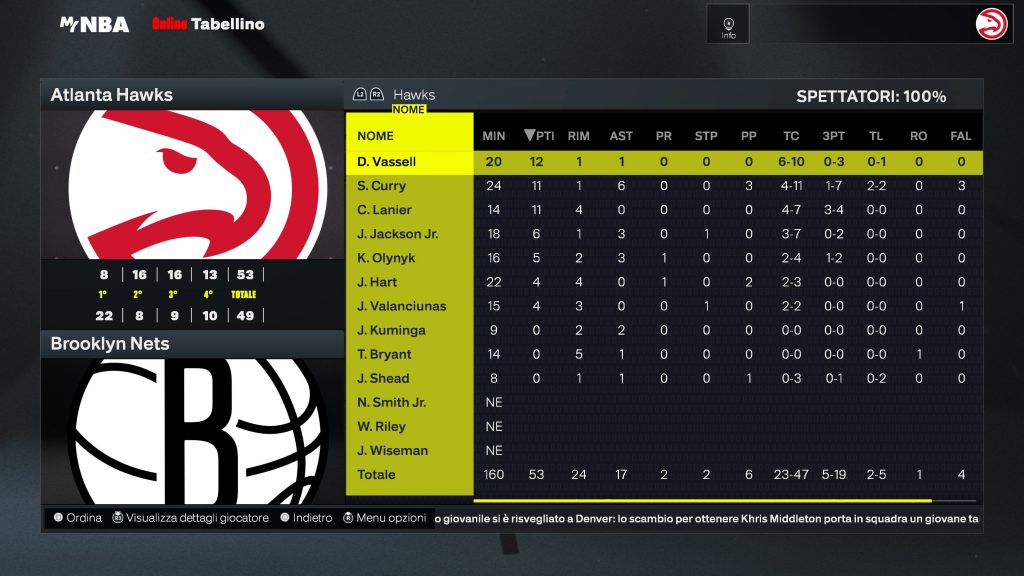Sort players by AST column

[x=621, y=136]
